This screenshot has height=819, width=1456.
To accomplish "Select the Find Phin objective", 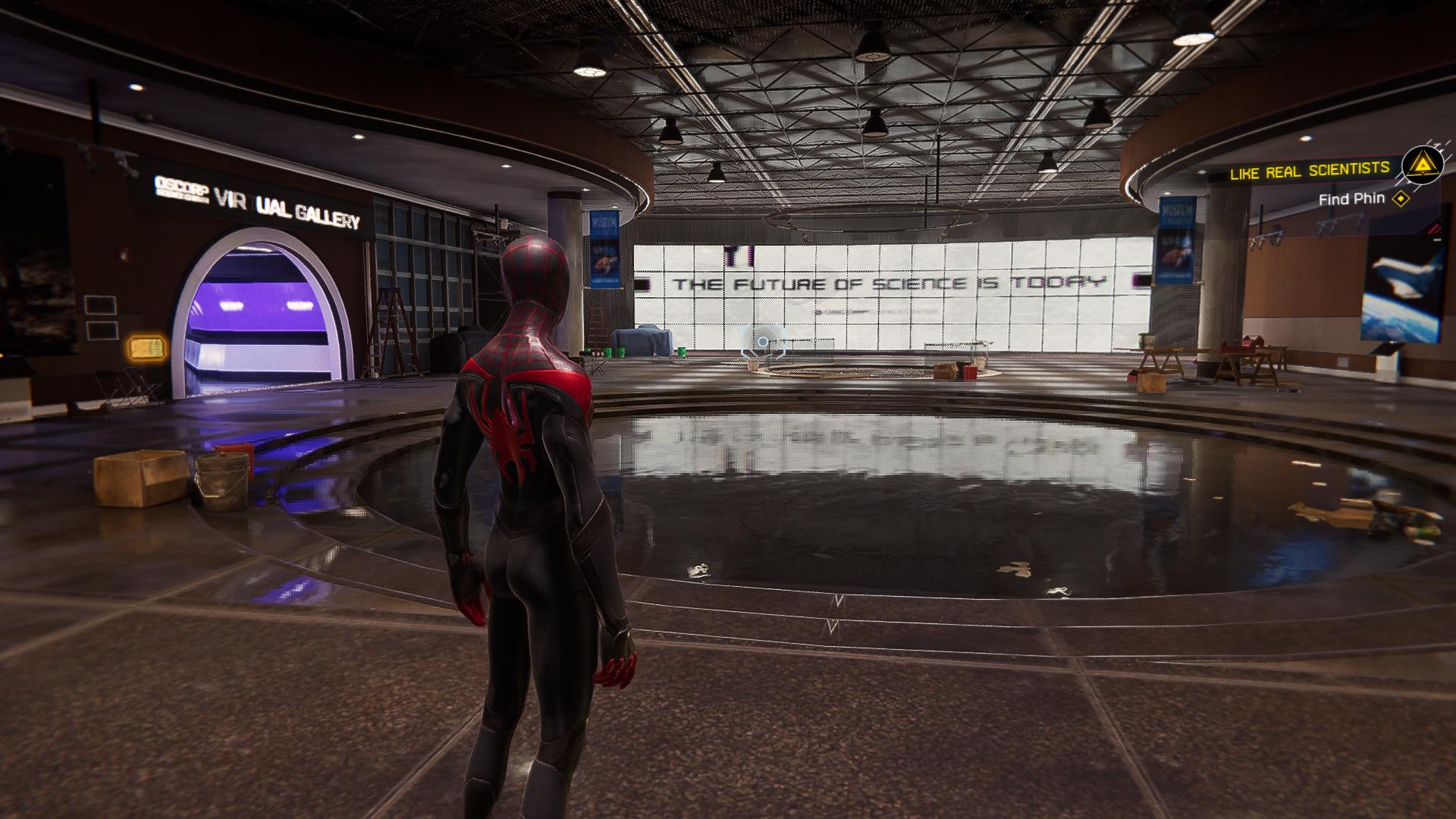I will (1351, 199).
